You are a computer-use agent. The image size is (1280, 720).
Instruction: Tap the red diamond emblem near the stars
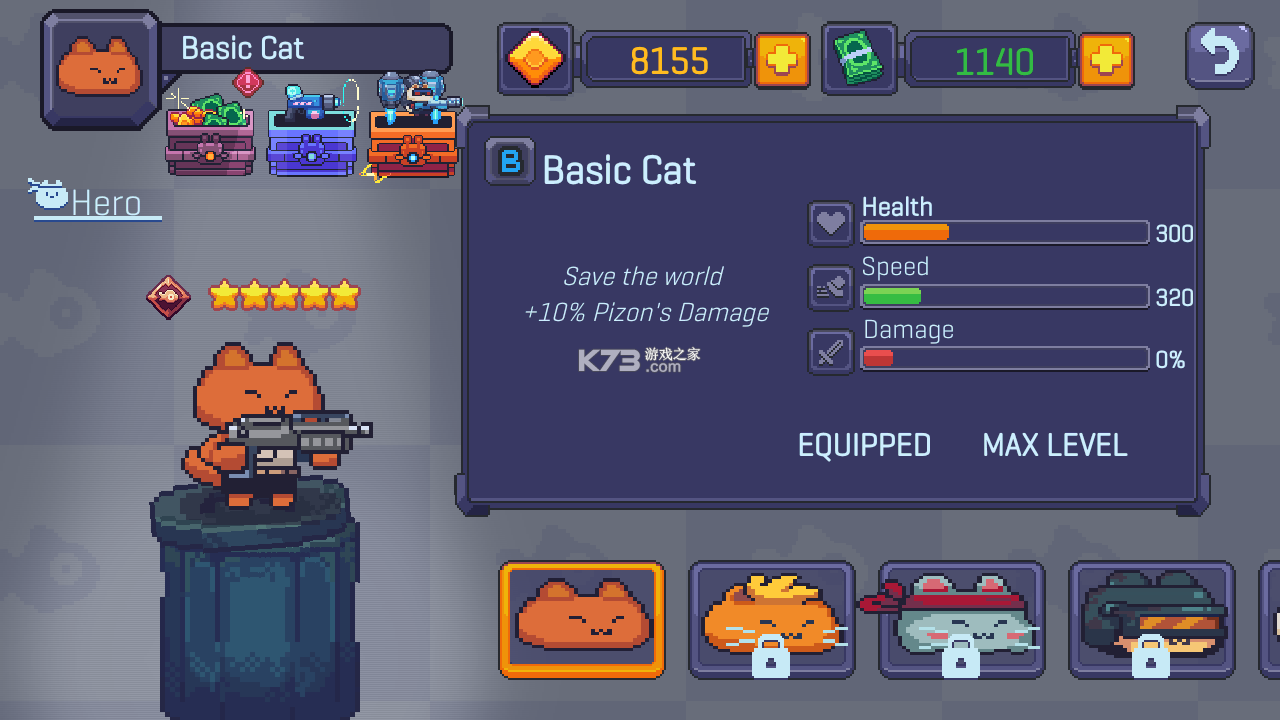(x=169, y=296)
